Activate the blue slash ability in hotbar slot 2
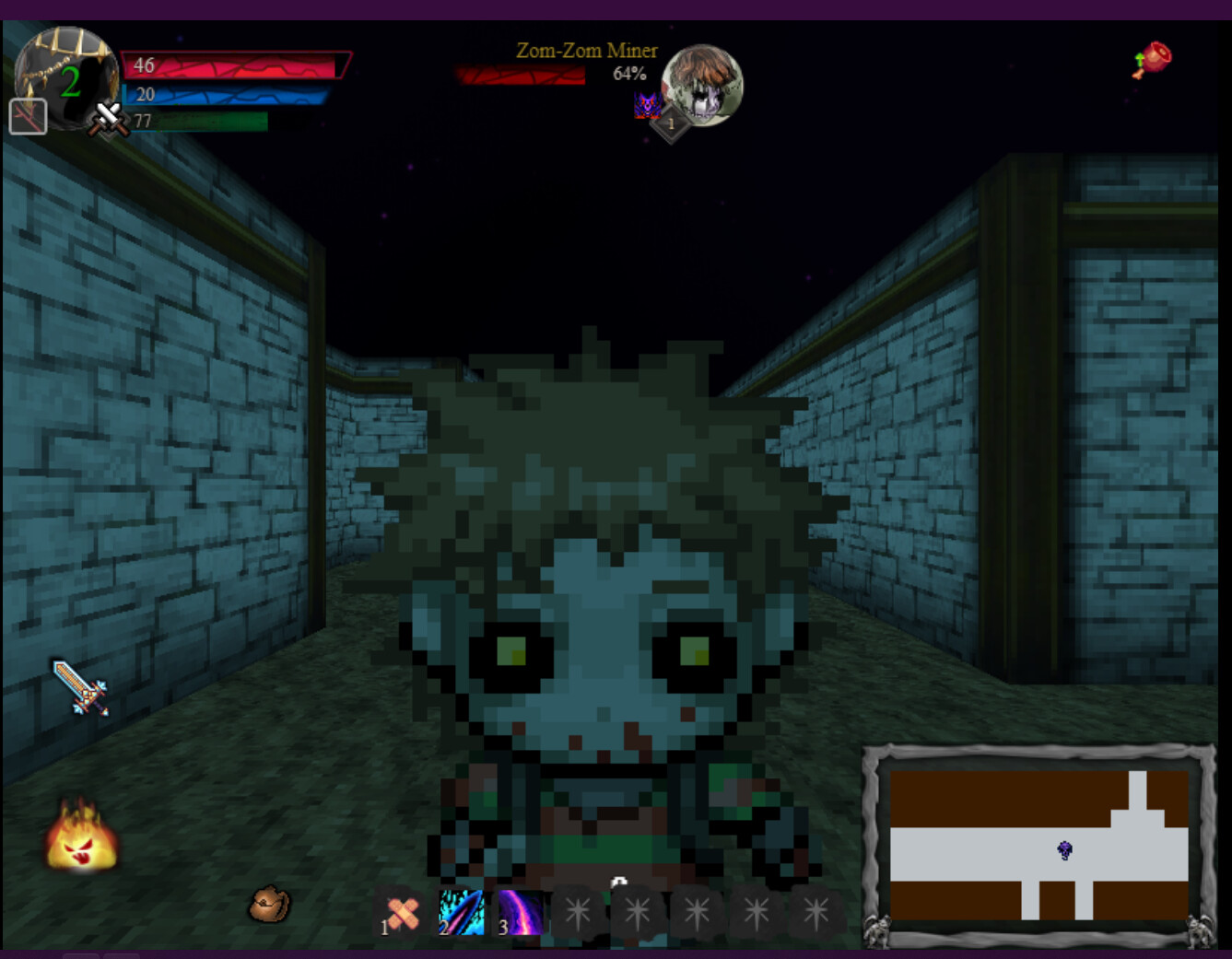1232x959 pixels. pyautogui.click(x=461, y=915)
